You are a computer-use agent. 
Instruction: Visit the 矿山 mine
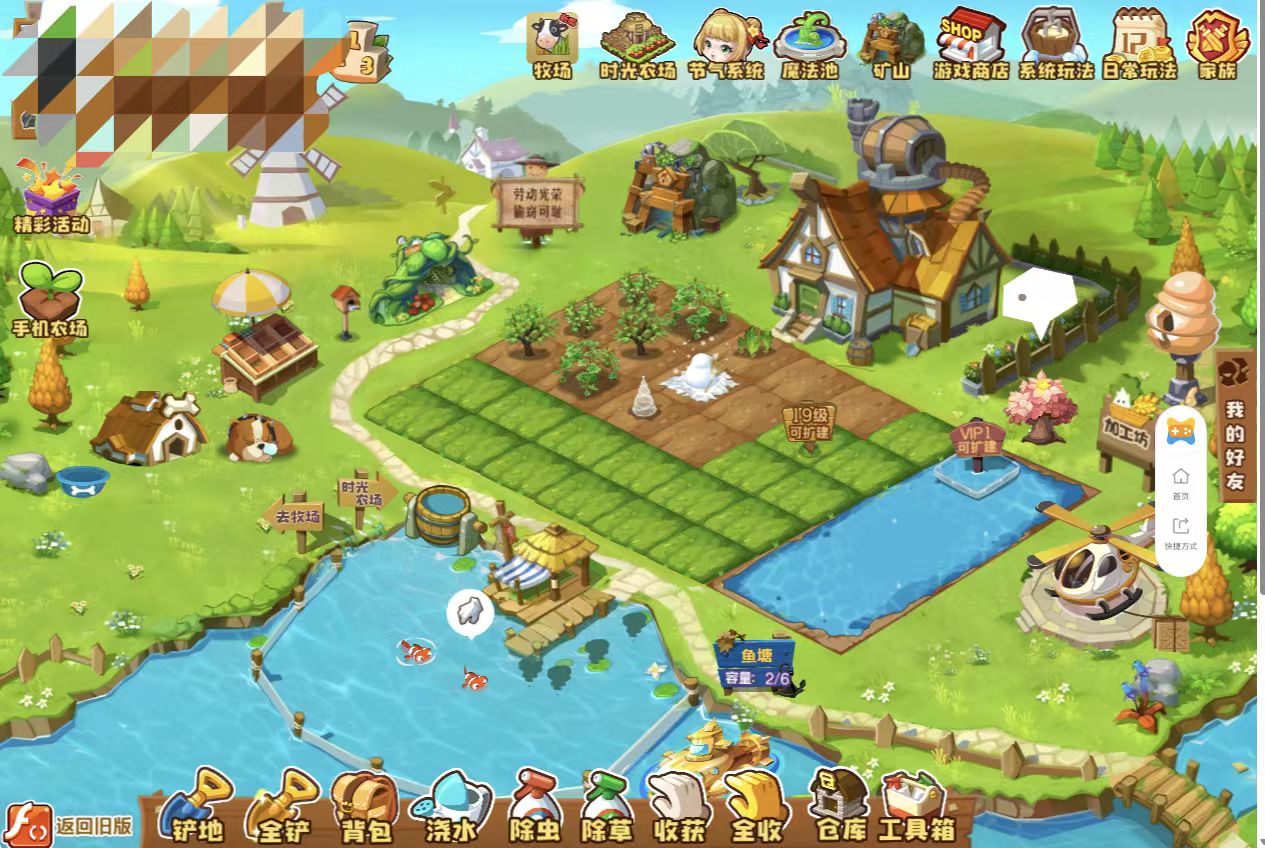click(890, 45)
